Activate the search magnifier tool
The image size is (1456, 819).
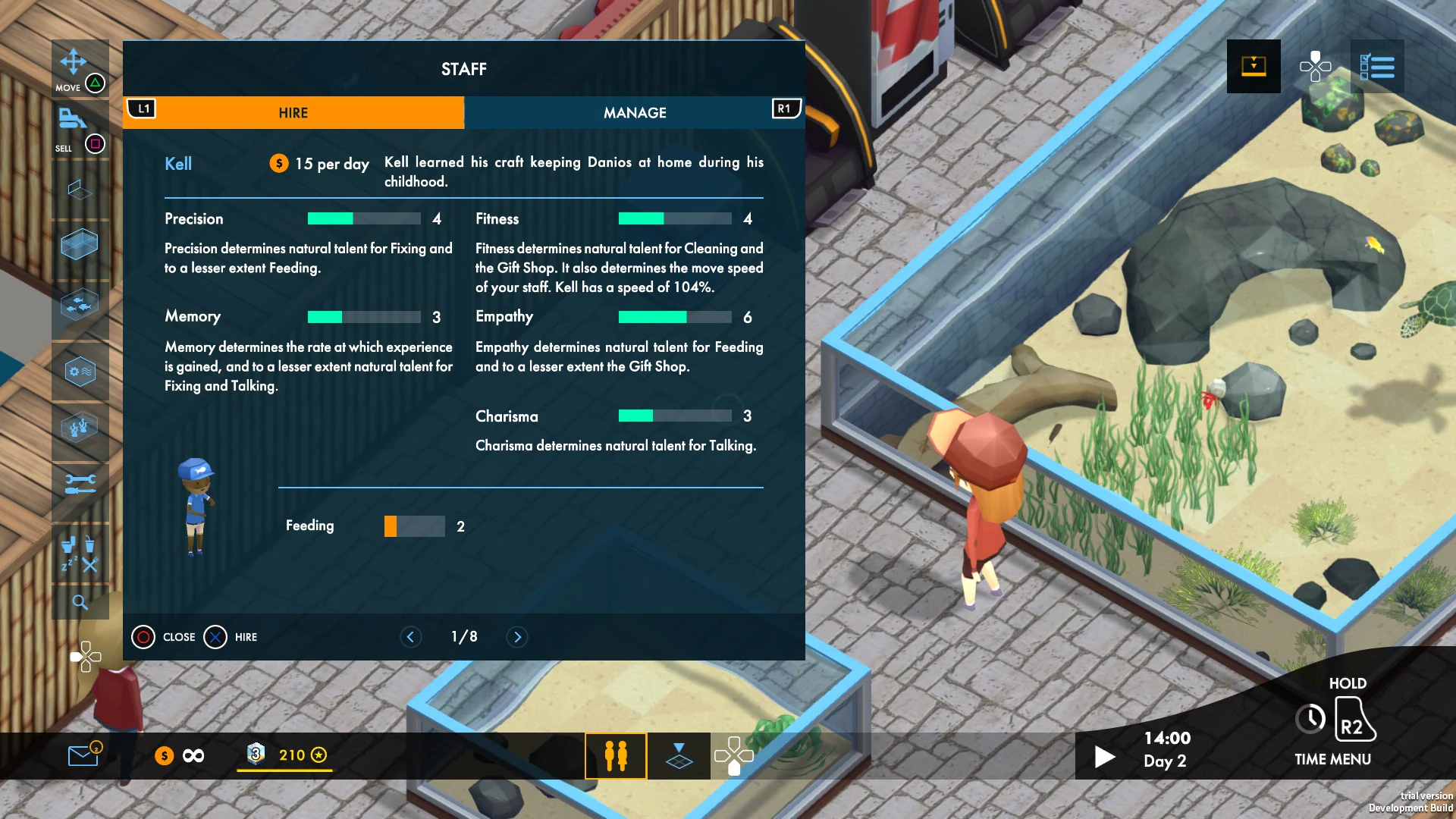click(x=80, y=603)
